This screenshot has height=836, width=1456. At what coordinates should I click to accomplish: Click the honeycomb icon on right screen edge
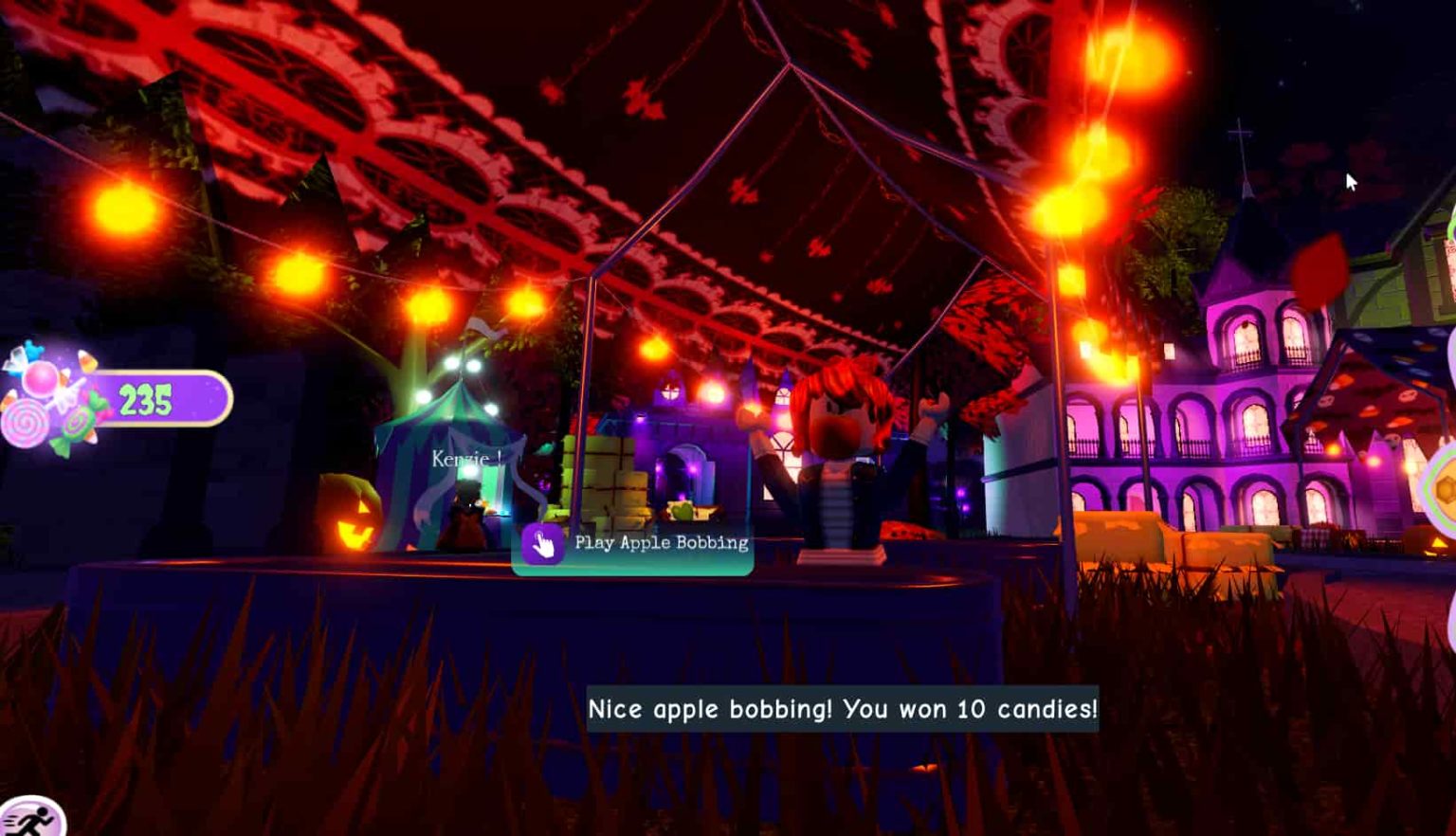pyautogui.click(x=1444, y=488)
